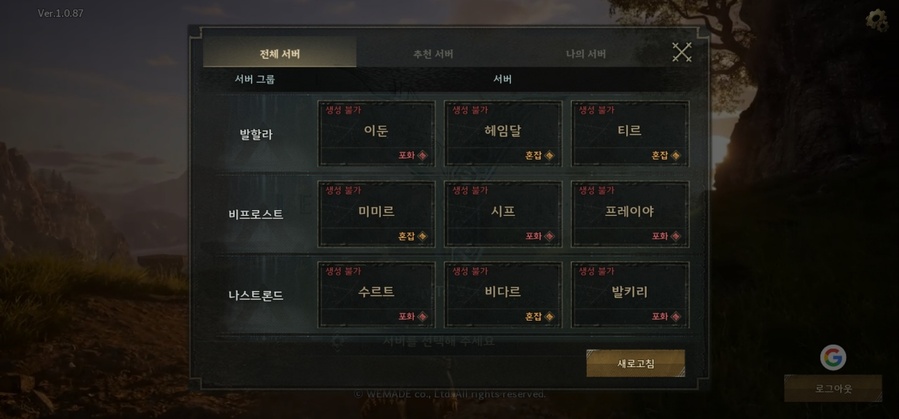Select the 프레이야 server
The image size is (899, 419).
pos(630,214)
